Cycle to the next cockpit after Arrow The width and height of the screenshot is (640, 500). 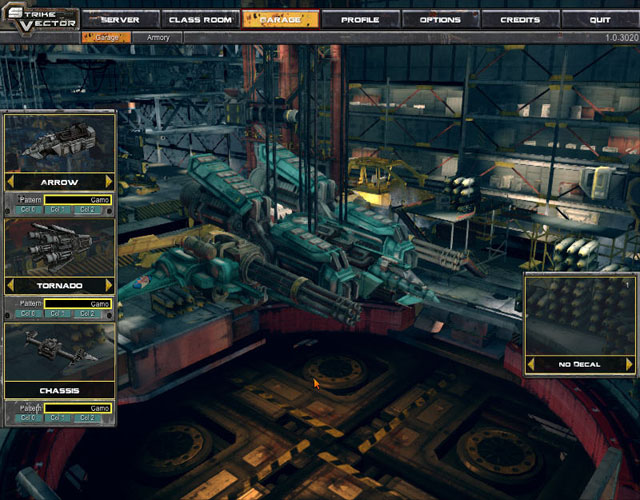coord(109,182)
